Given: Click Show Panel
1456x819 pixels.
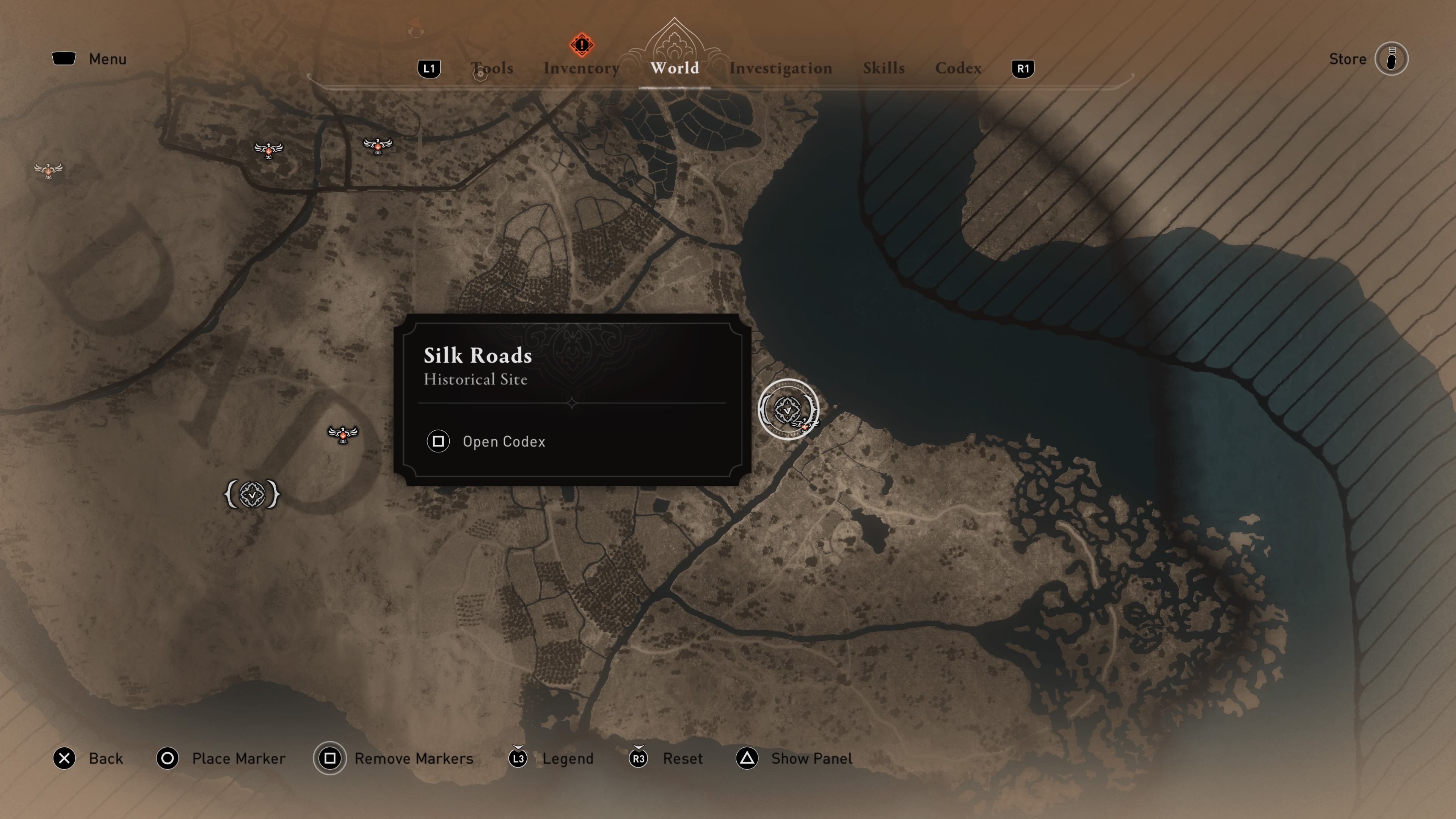Looking at the screenshot, I should click(811, 758).
